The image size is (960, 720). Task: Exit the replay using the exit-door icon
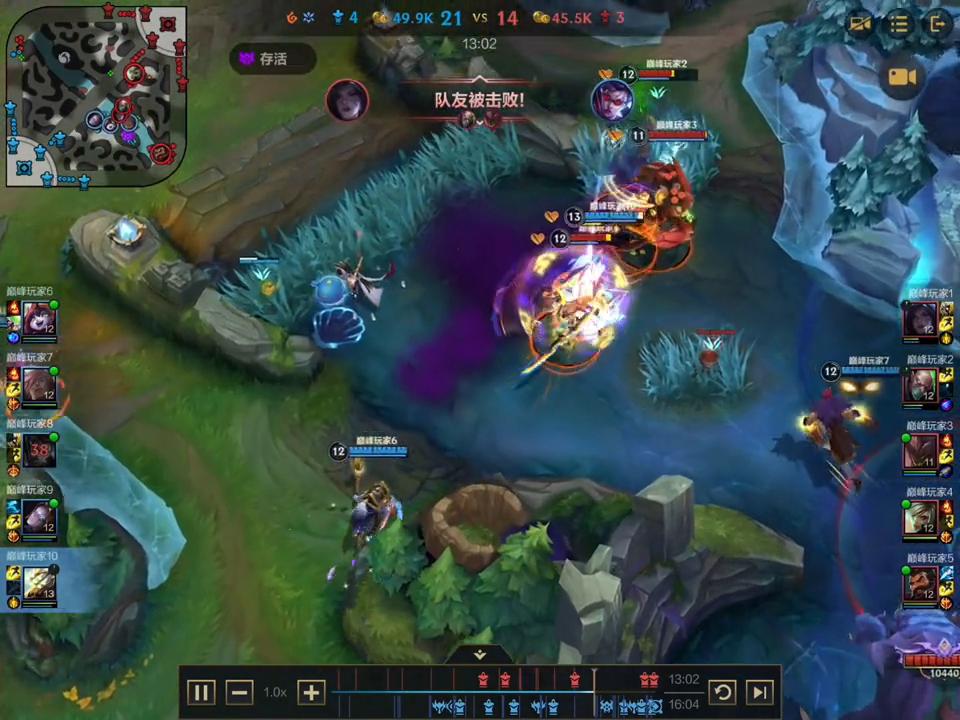pos(937,24)
